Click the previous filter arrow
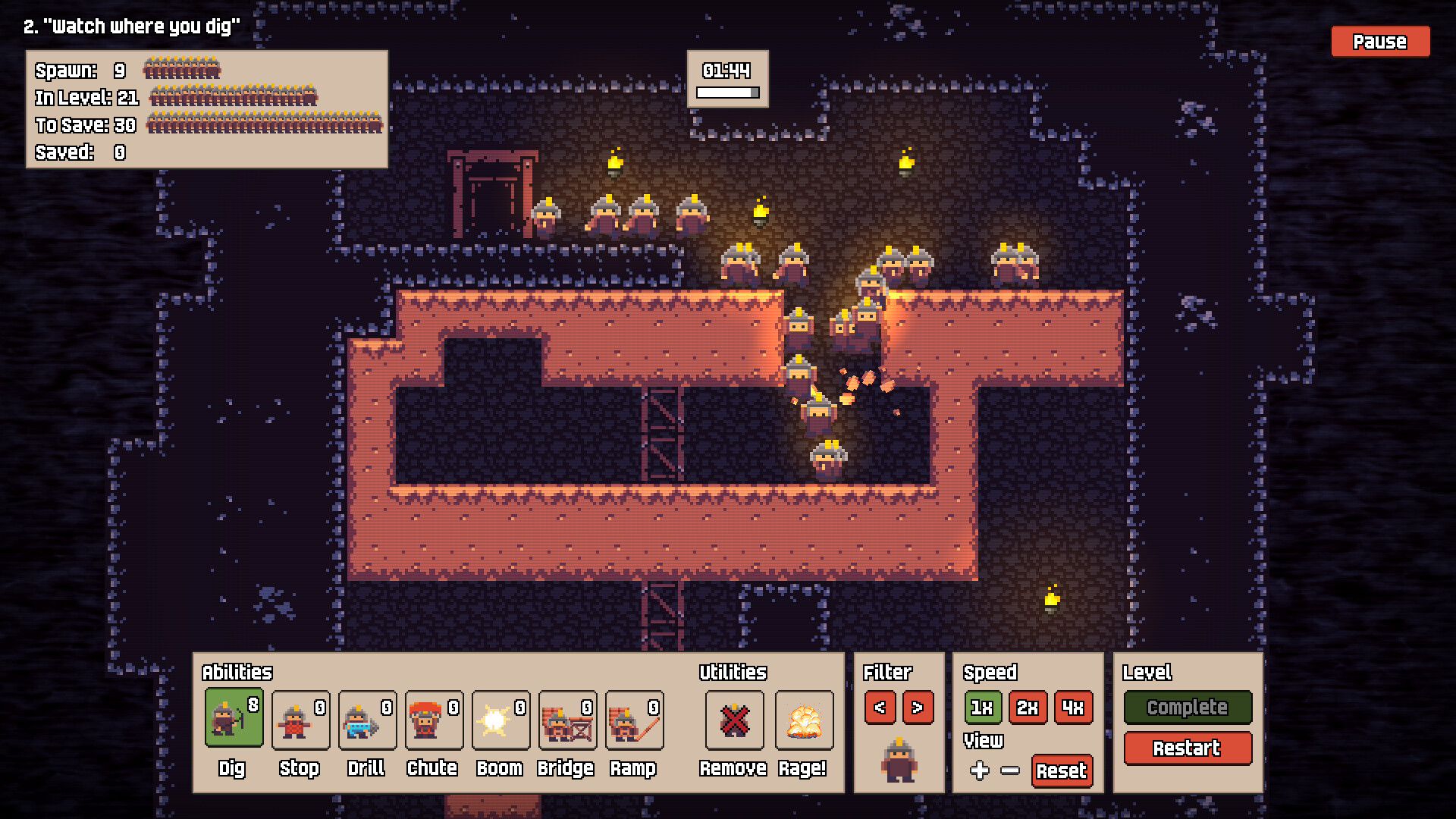Image resolution: width=1456 pixels, height=819 pixels. pos(880,708)
